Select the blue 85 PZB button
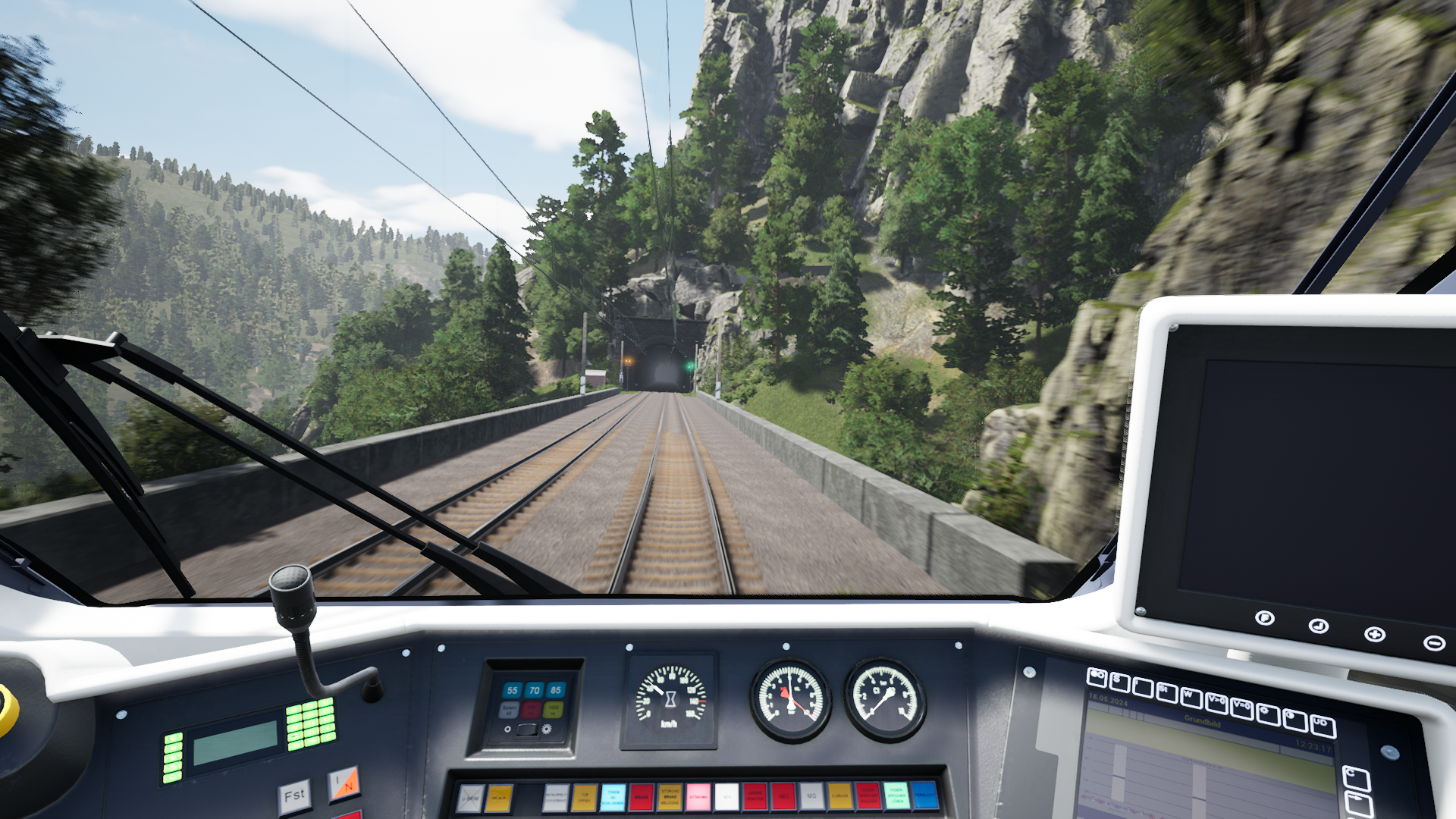Viewport: 1456px width, 819px height. 556,690
